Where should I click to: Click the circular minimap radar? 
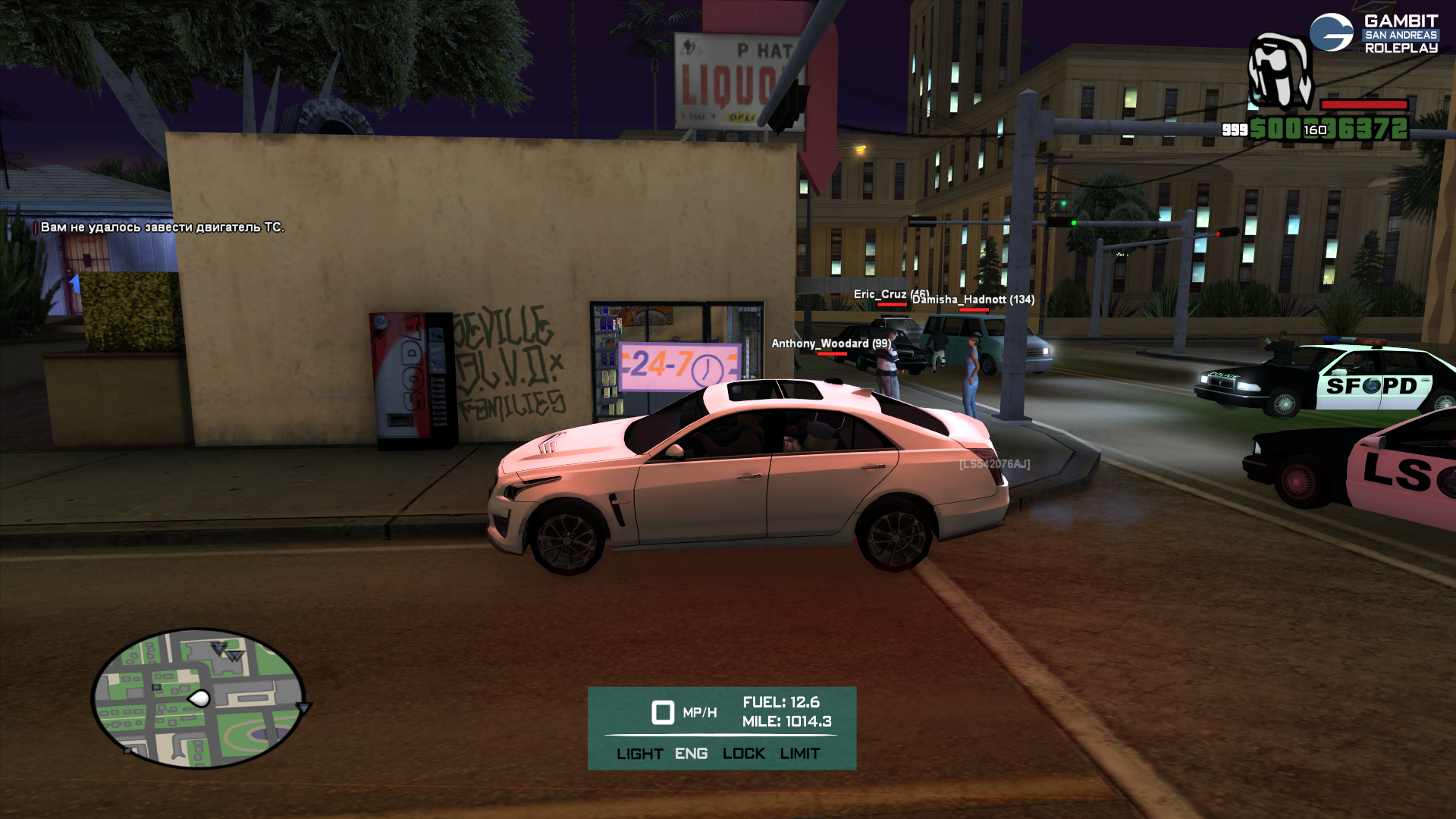[199, 698]
